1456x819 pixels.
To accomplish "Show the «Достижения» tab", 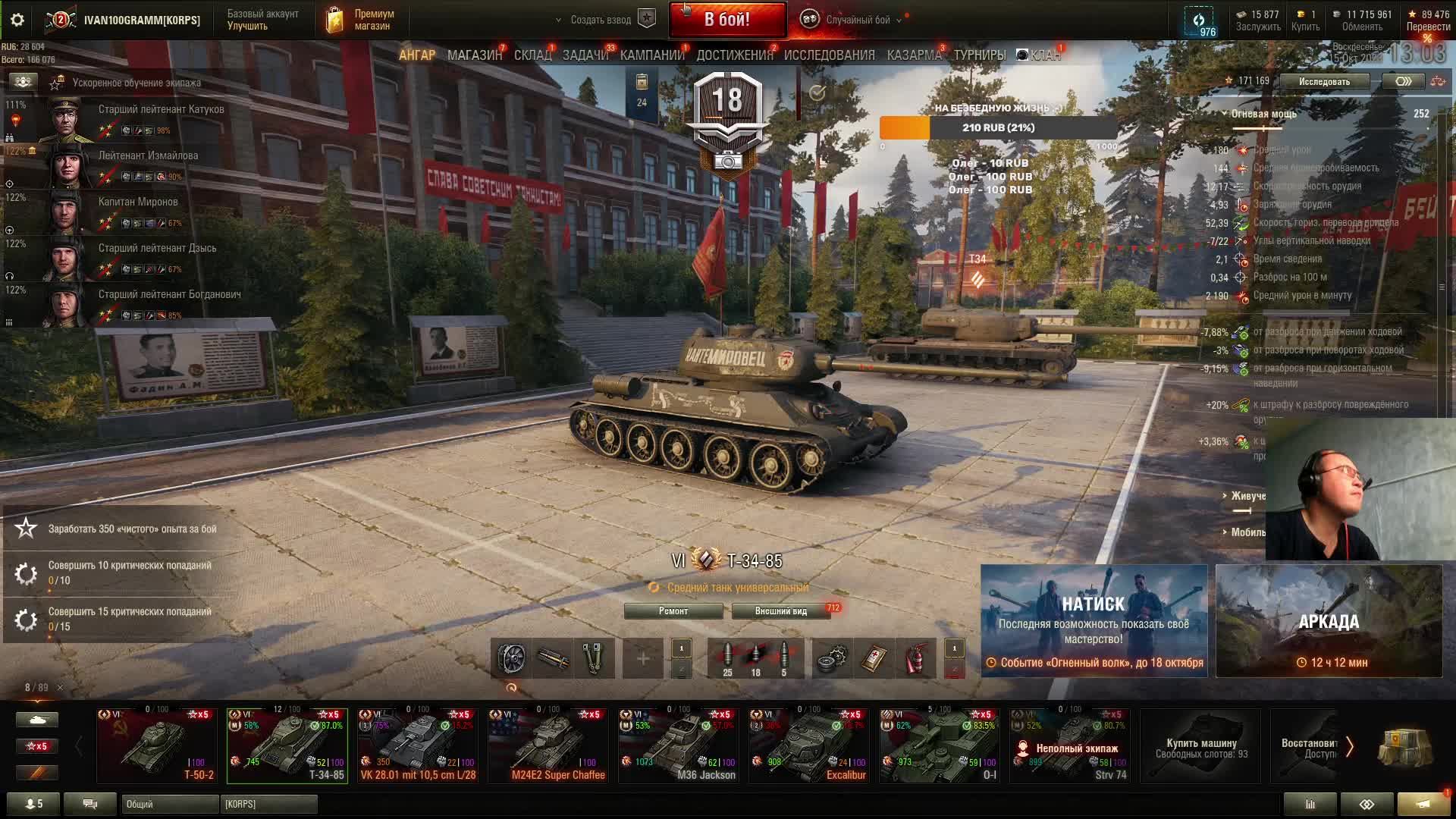I will [734, 55].
